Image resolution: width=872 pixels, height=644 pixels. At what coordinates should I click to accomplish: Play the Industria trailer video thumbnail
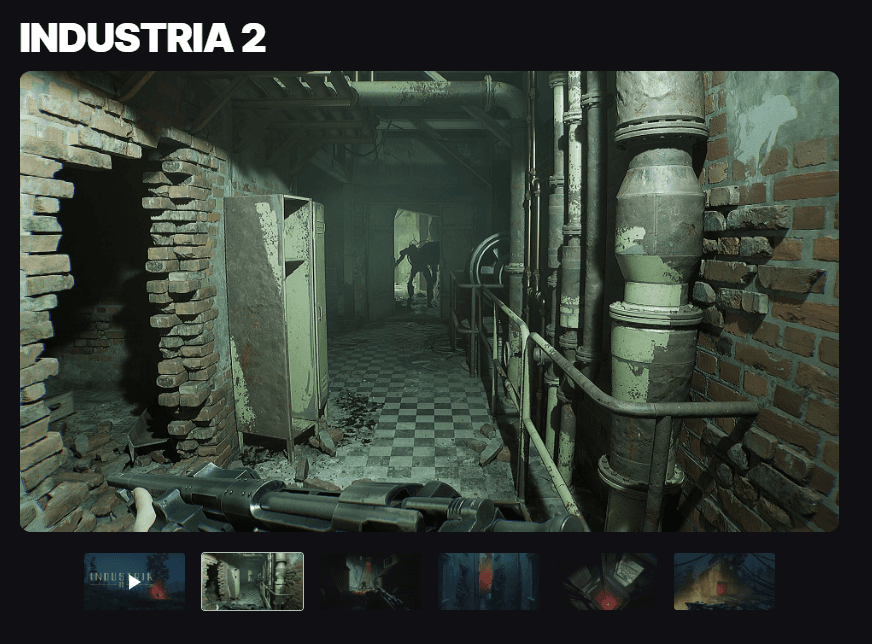coord(134,581)
